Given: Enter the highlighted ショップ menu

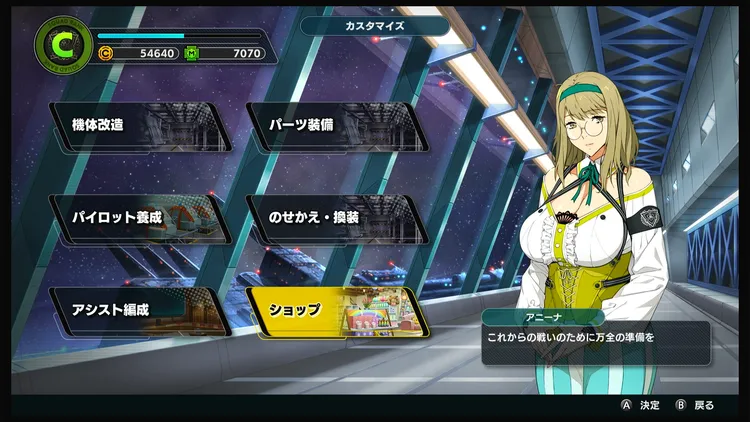Looking at the screenshot, I should tap(336, 310).
